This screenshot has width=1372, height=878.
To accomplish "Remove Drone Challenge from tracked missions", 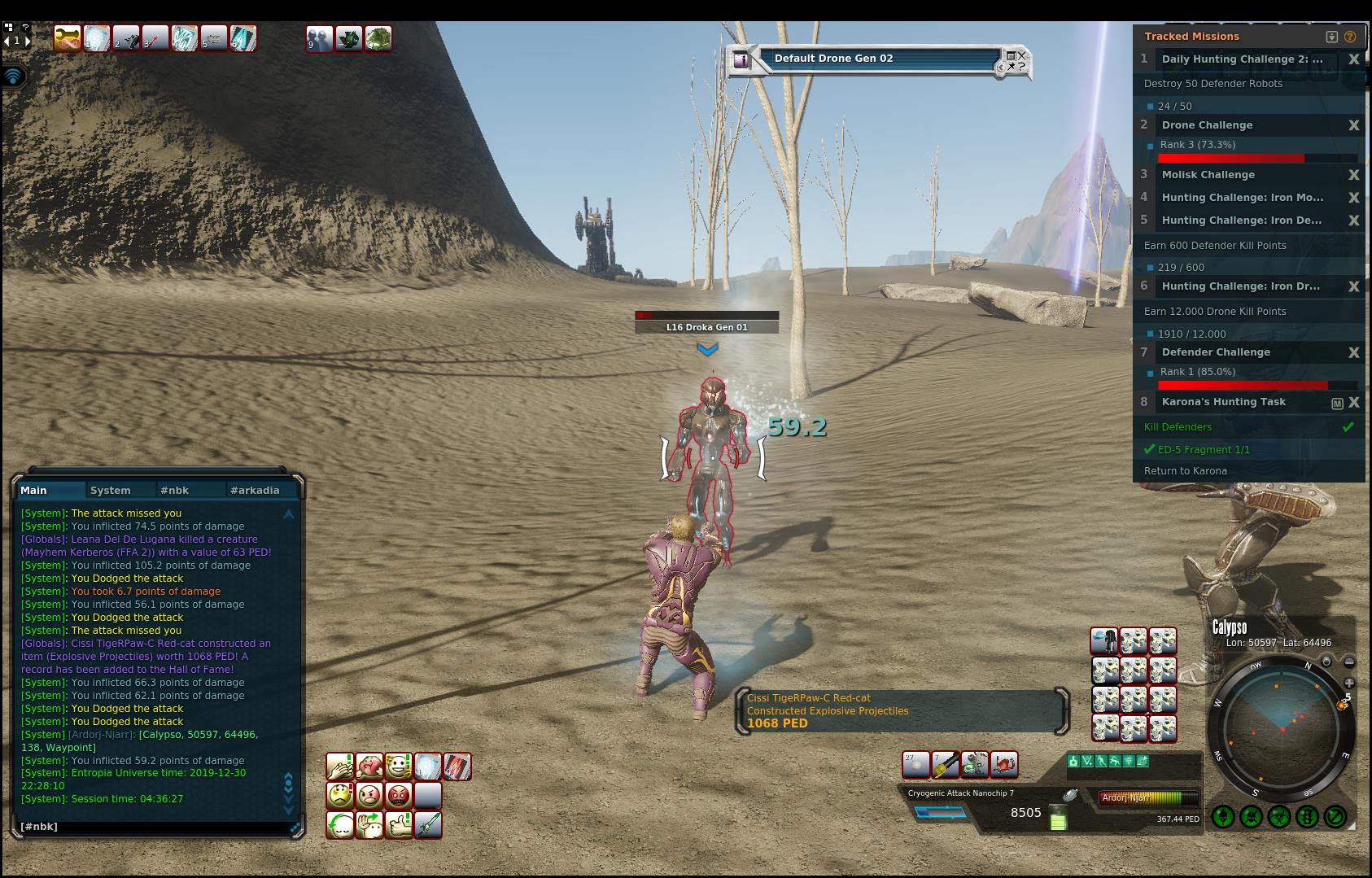I will tap(1353, 125).
